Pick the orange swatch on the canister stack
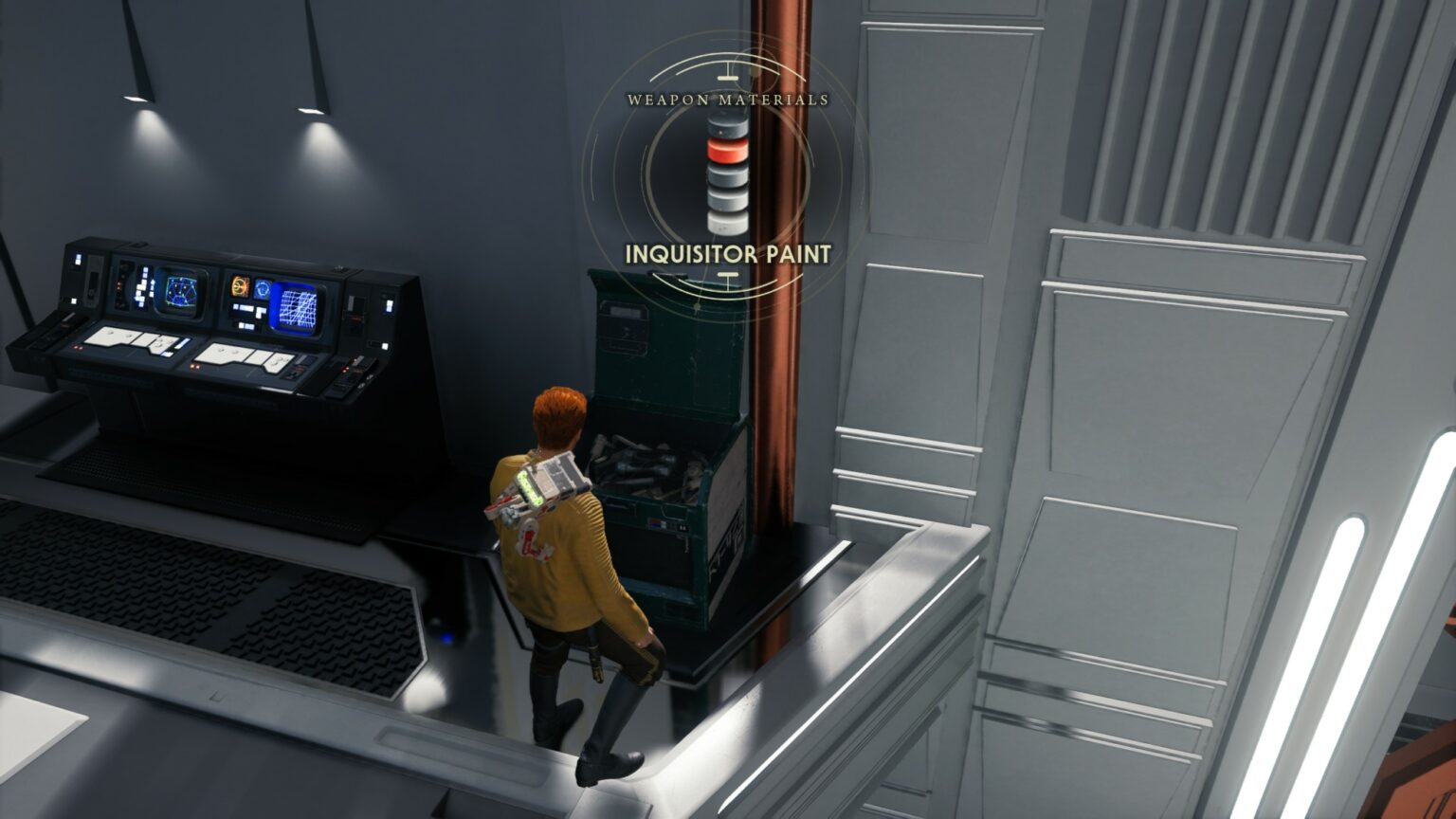 pyautogui.click(x=726, y=150)
